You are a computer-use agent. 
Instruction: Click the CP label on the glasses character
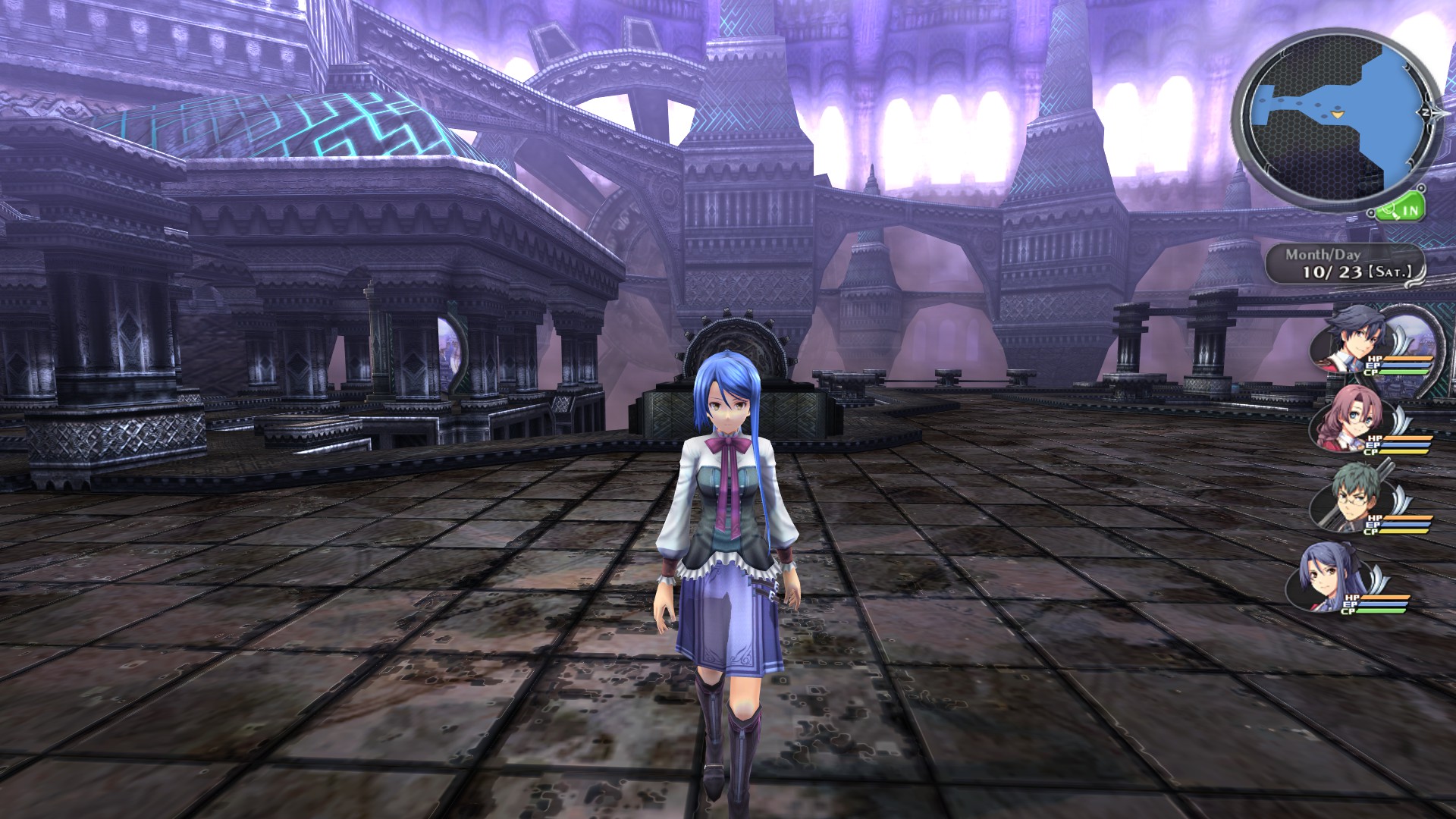(1369, 532)
